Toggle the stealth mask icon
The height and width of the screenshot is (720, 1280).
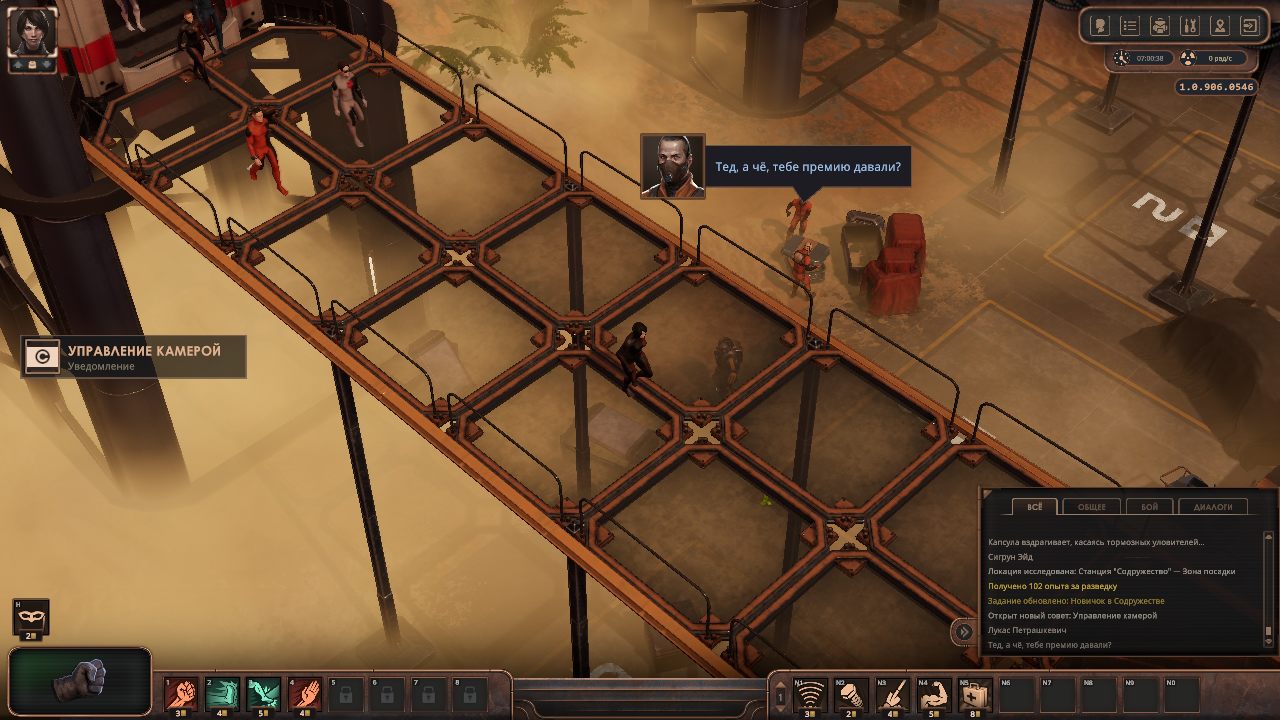(31, 616)
